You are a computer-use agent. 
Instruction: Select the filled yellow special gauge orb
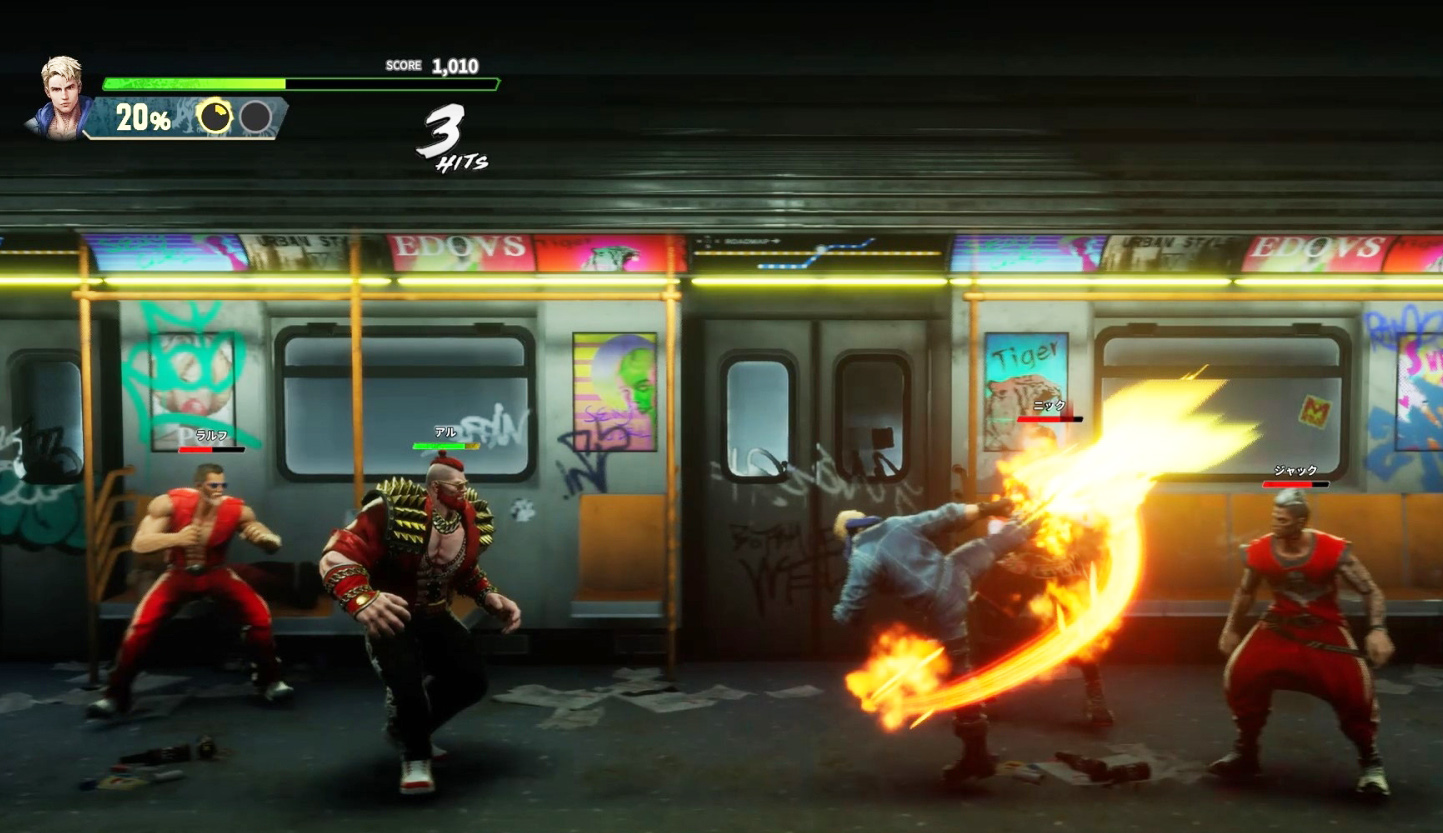(215, 117)
